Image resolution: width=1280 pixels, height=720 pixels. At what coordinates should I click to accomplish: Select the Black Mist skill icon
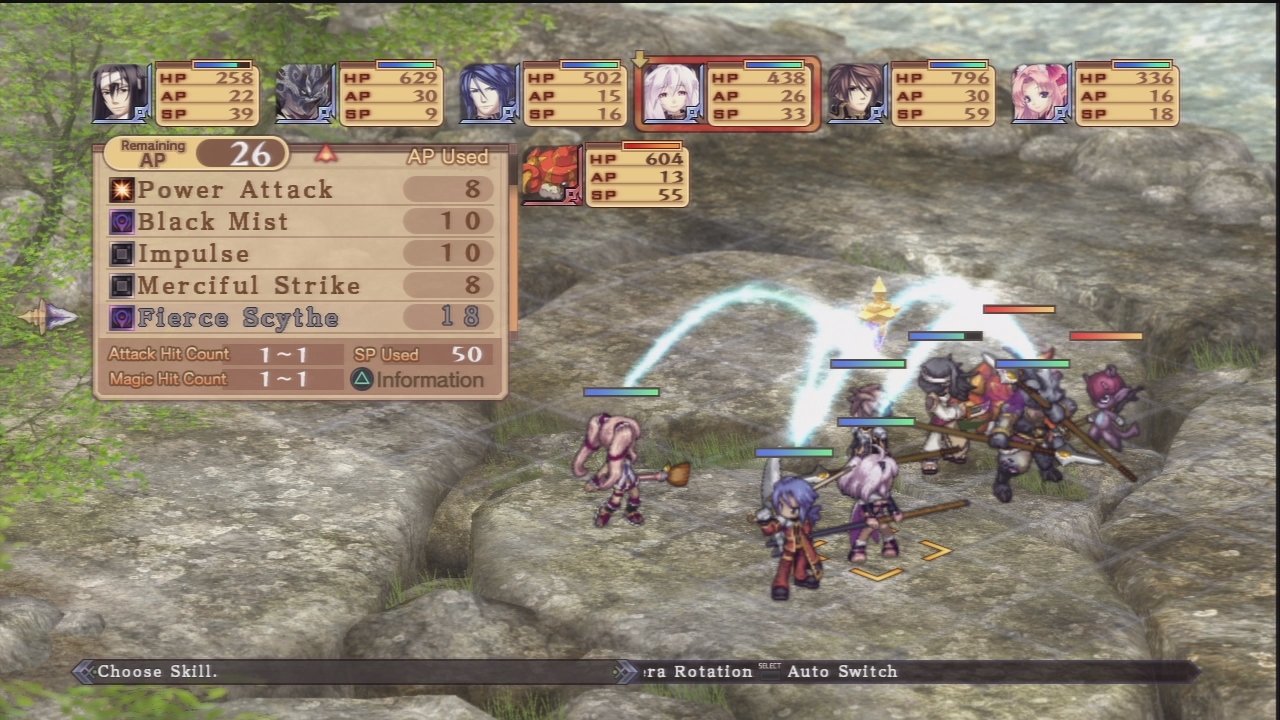[x=121, y=221]
